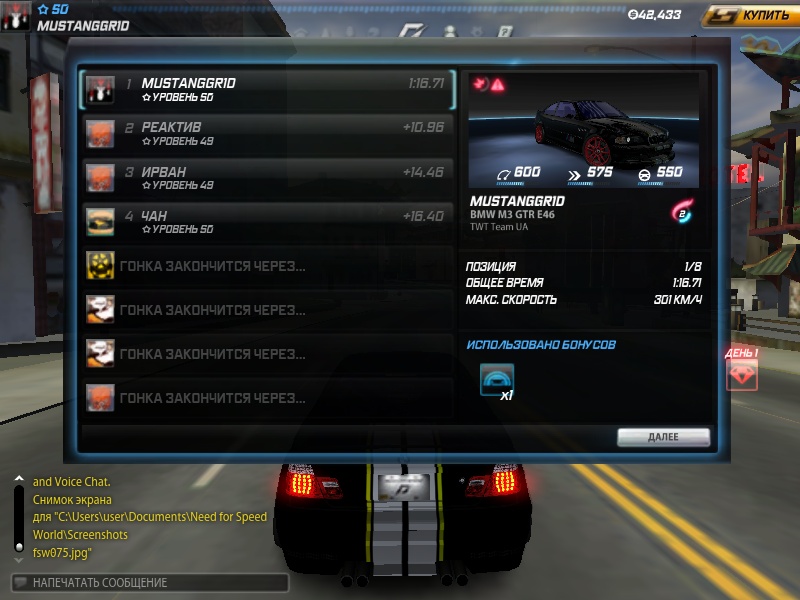Image resolution: width=800 pixels, height=600 pixels.
Task: Click the chat log scrollbar
Action: [18, 515]
